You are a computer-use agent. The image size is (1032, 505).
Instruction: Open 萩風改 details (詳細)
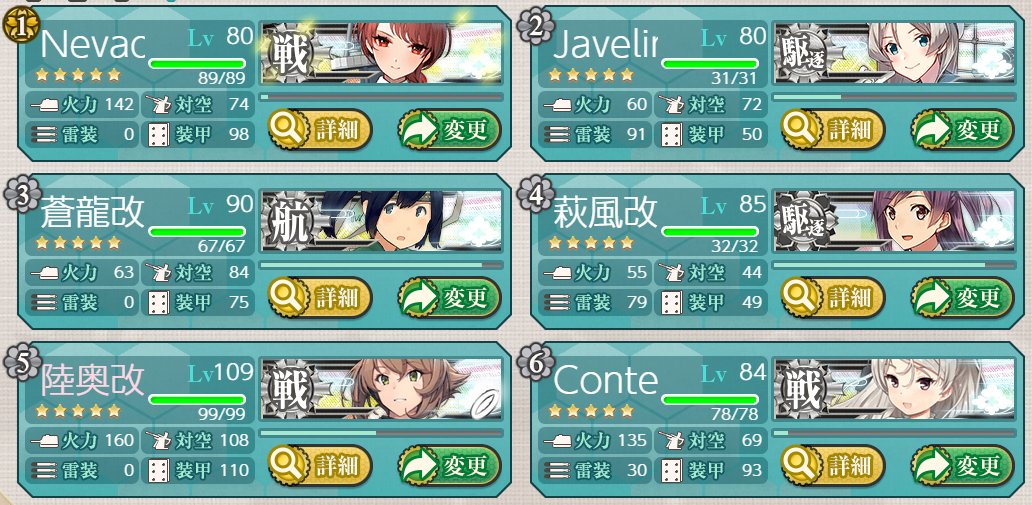tap(833, 297)
